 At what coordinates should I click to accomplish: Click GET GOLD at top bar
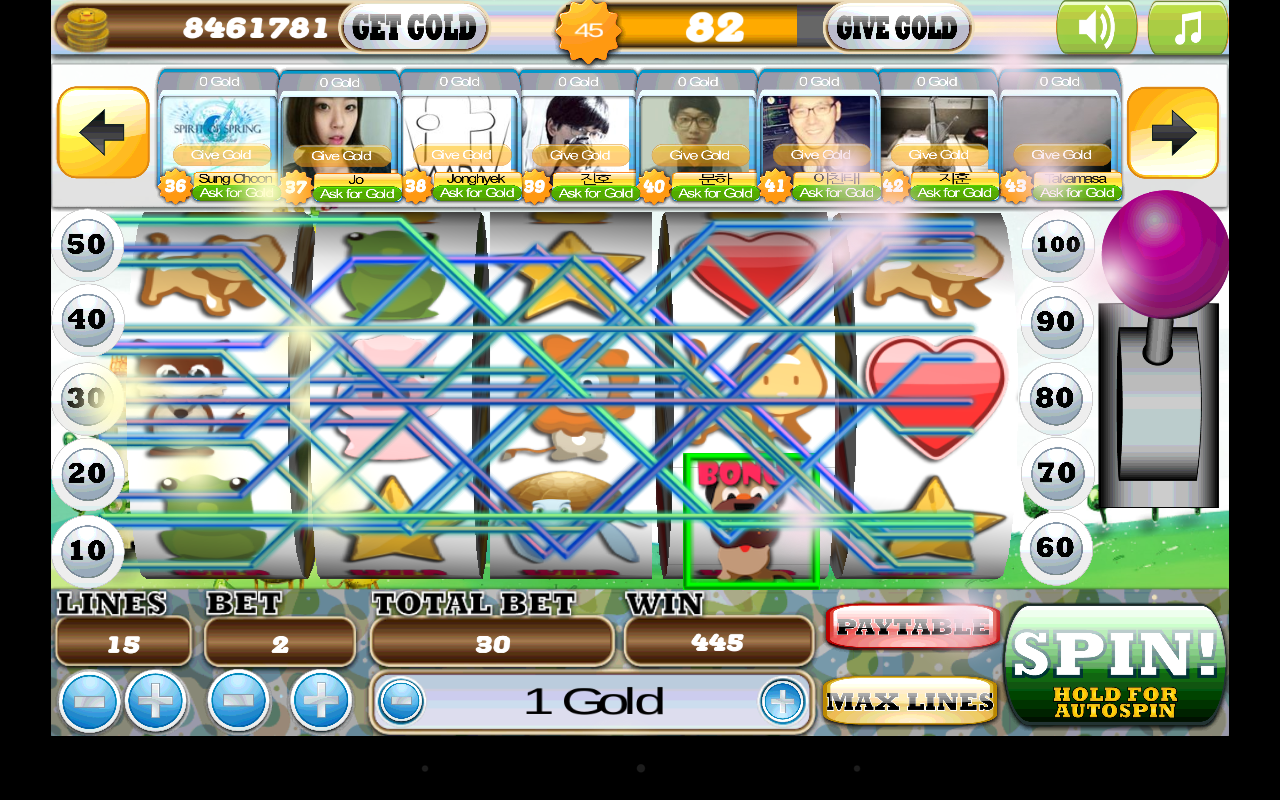pyautogui.click(x=414, y=28)
